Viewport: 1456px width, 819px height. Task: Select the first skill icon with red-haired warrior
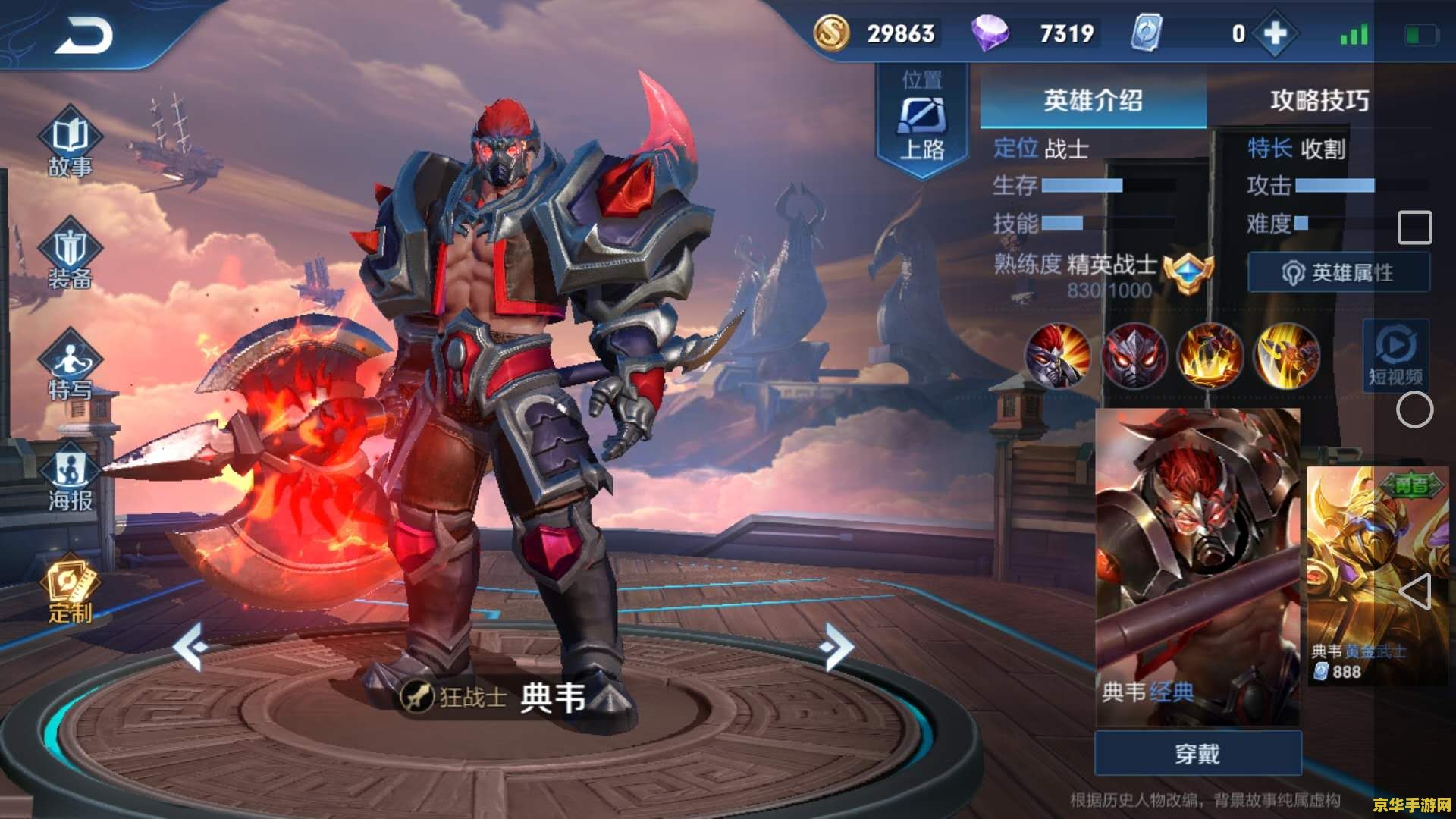pos(1057,356)
